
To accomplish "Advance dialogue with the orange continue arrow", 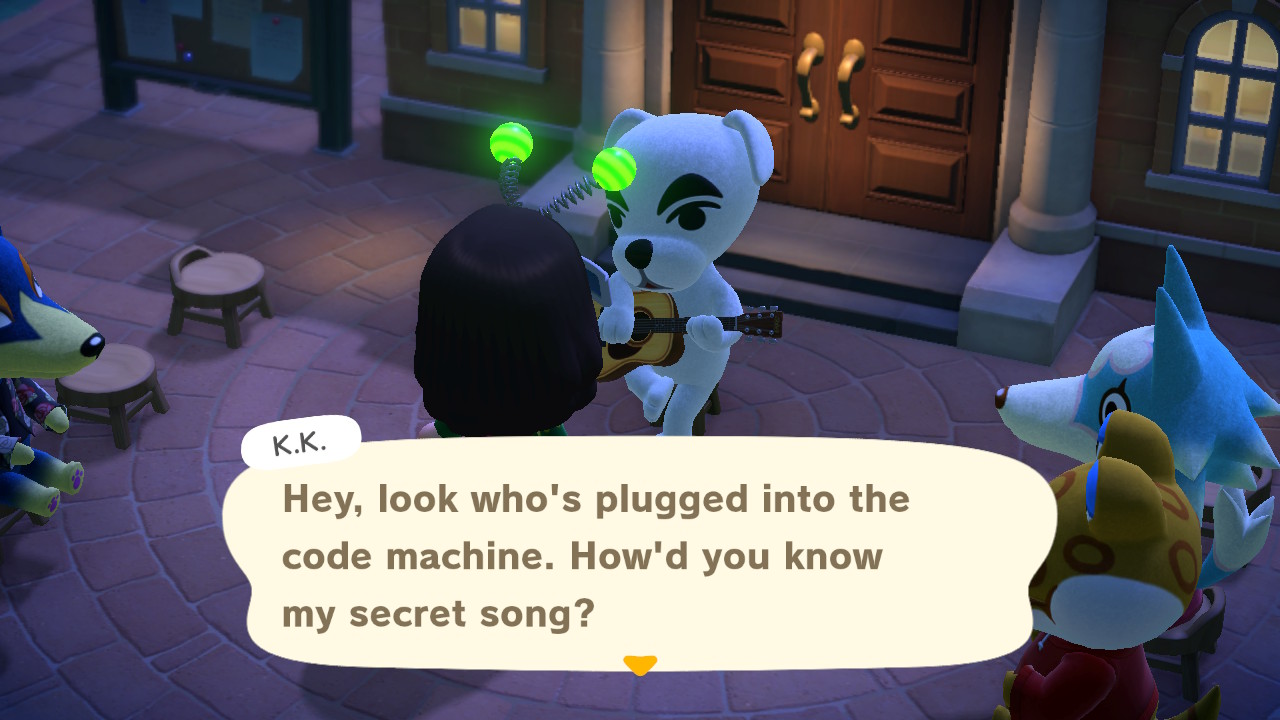I will coord(639,664).
